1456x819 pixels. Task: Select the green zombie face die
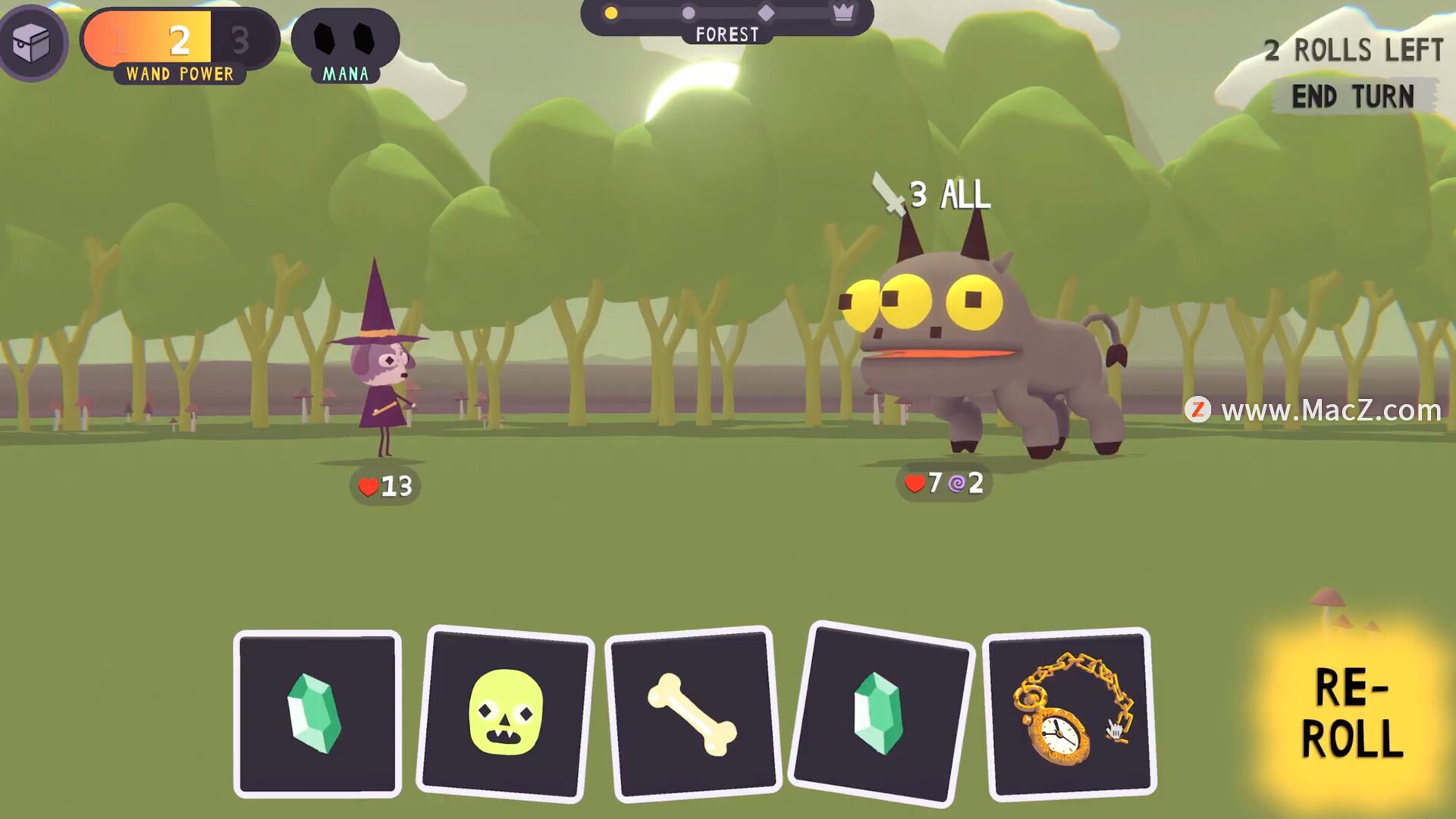506,713
